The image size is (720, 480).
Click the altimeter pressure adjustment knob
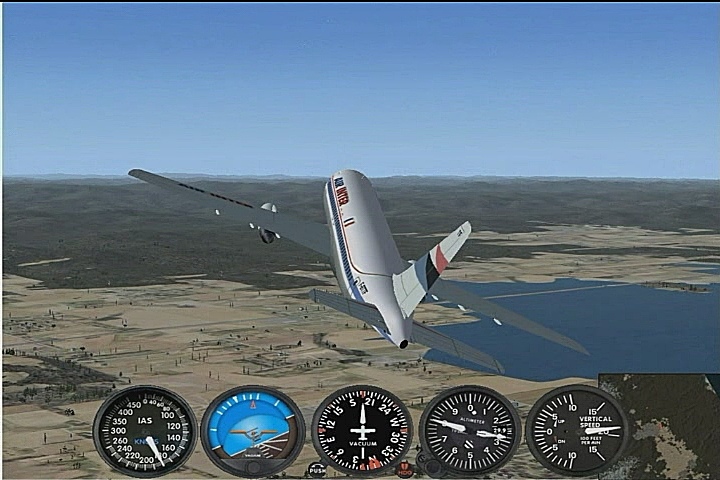coord(431,465)
